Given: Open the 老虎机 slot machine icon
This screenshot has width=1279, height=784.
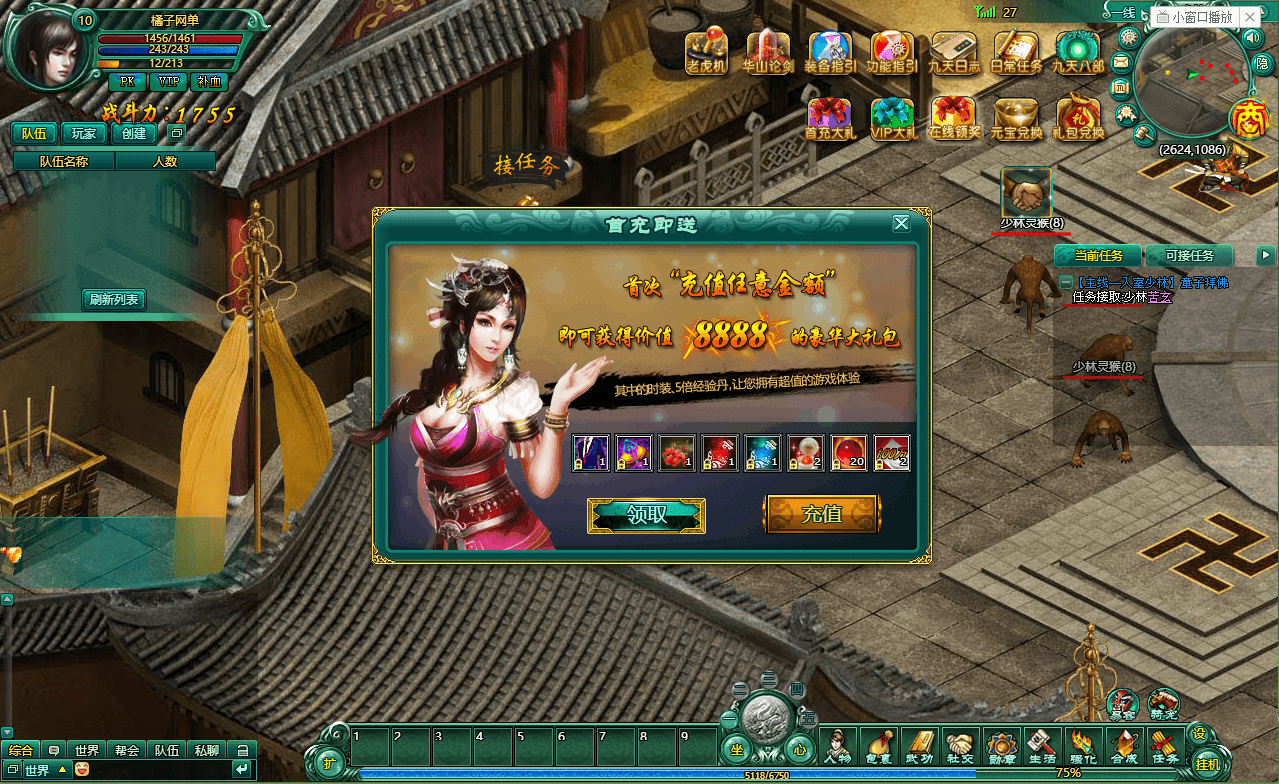Looking at the screenshot, I should [x=707, y=52].
